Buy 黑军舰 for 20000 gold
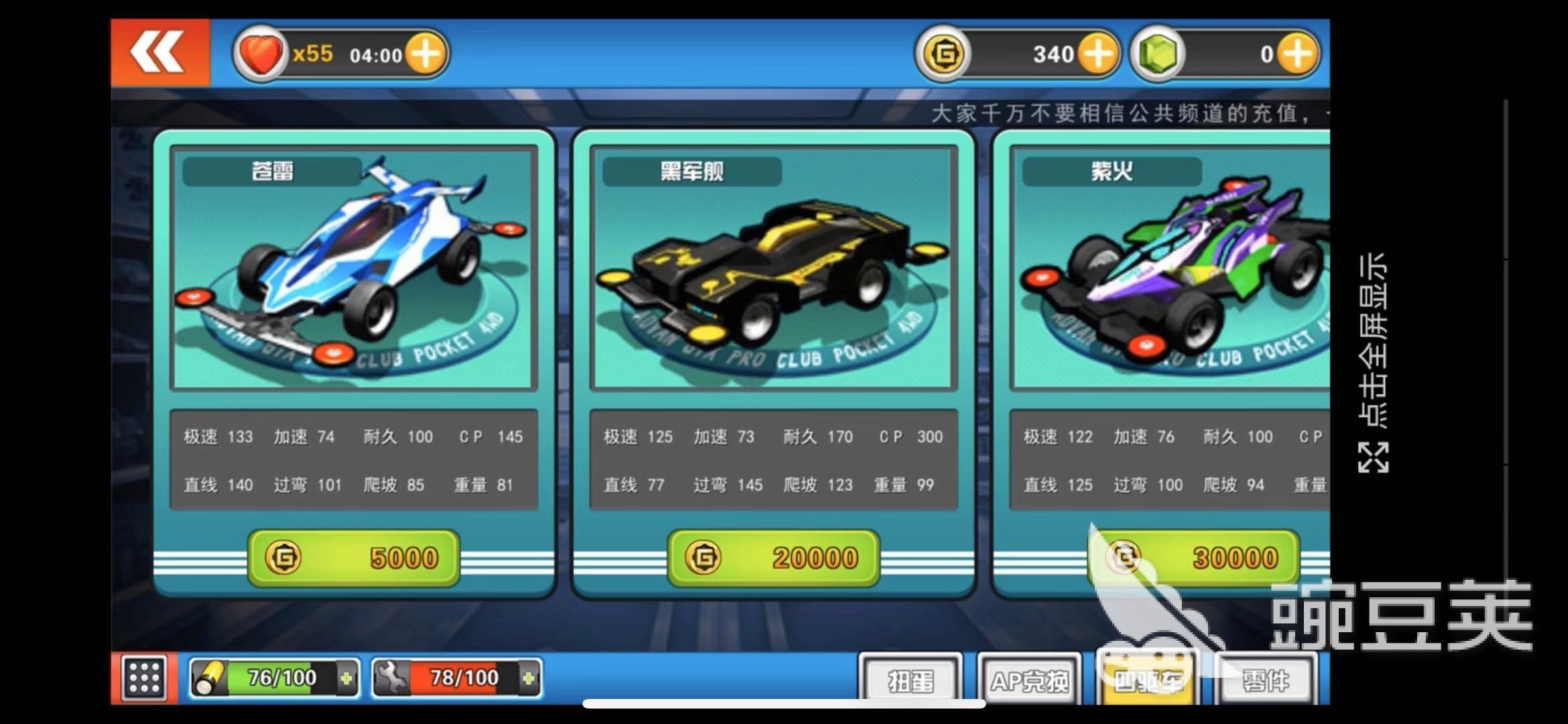The width and height of the screenshot is (1568, 724). coord(773,558)
